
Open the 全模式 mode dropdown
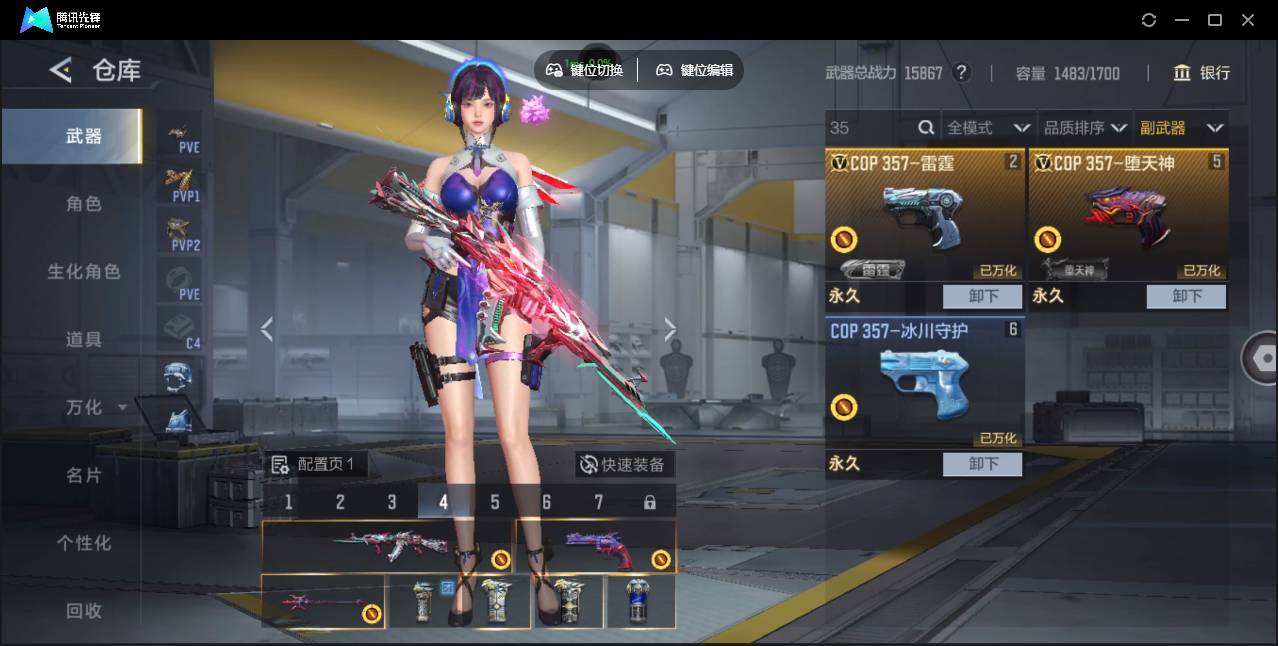(987, 128)
